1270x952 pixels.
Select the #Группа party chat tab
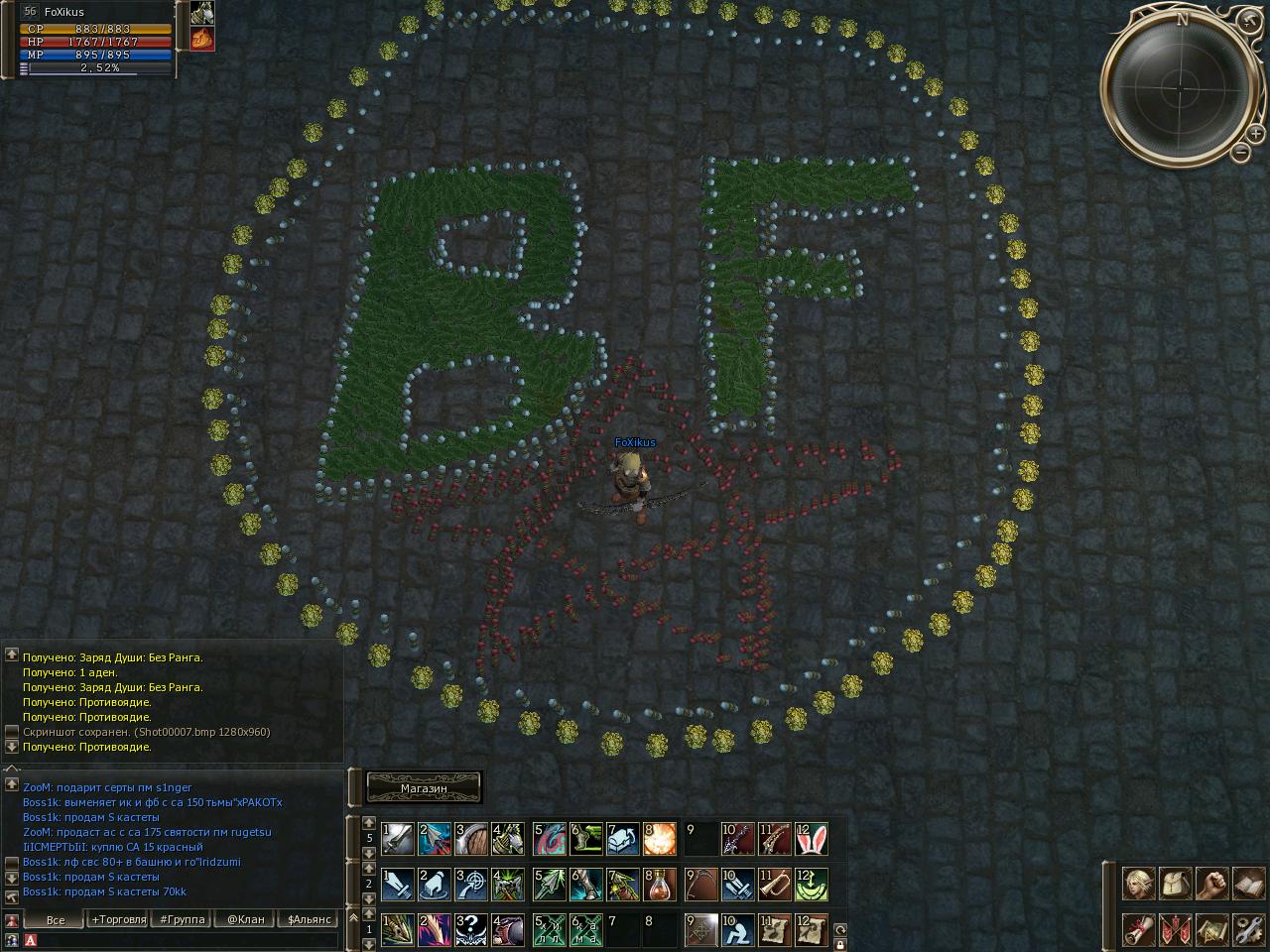[x=183, y=920]
